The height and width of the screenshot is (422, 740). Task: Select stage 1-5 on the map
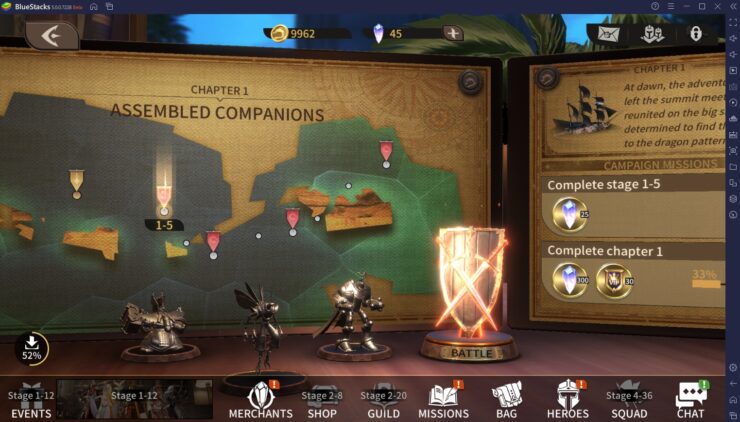tap(164, 196)
